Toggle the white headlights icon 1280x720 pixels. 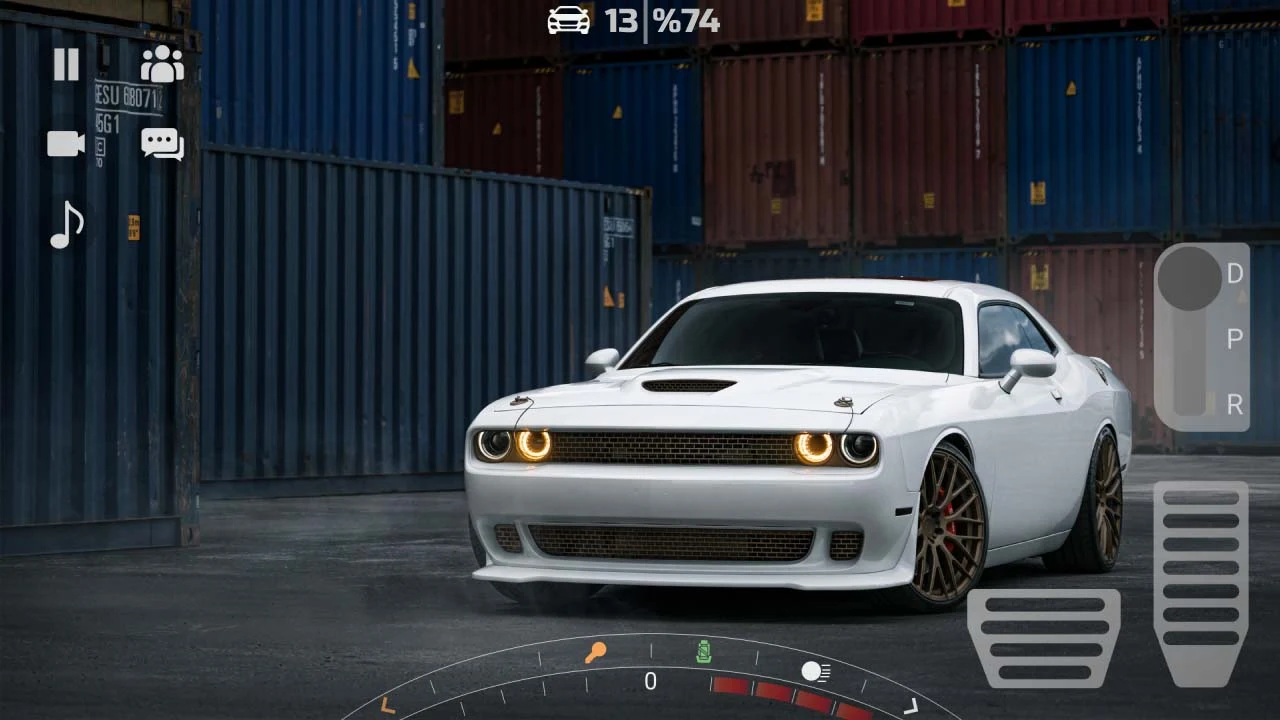click(x=815, y=672)
